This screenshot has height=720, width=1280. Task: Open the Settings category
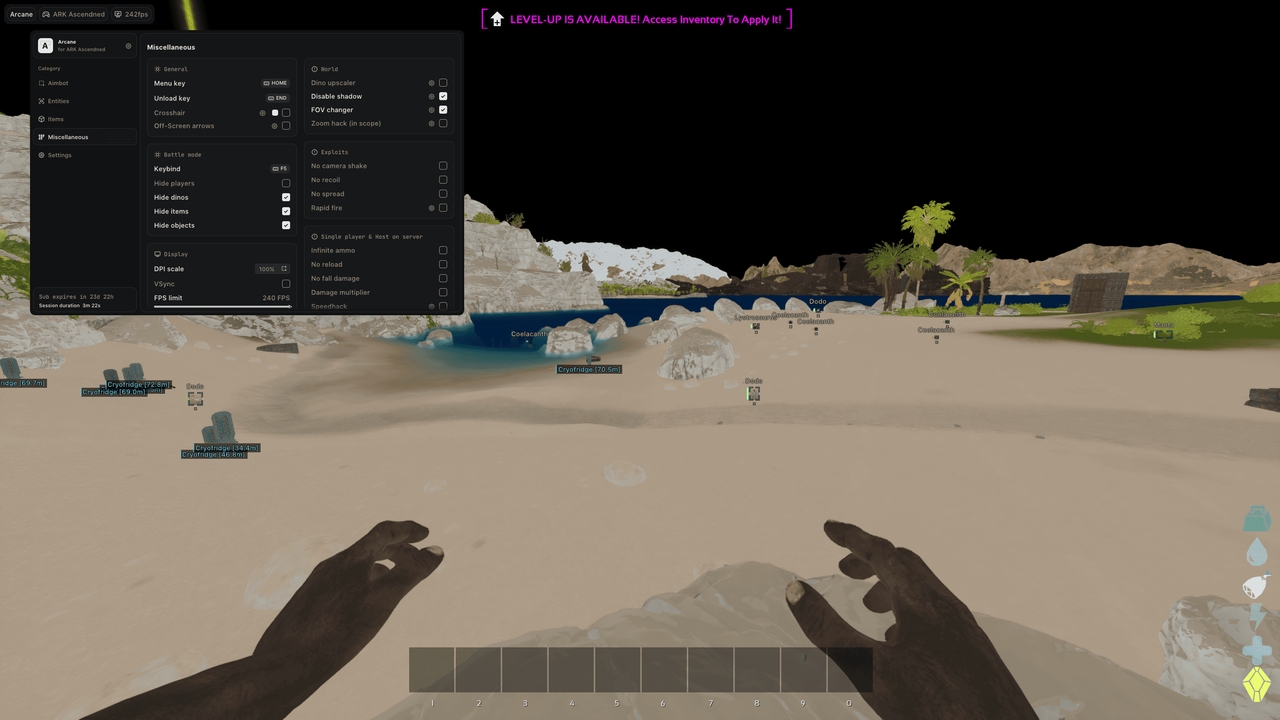pyautogui.click(x=58, y=155)
